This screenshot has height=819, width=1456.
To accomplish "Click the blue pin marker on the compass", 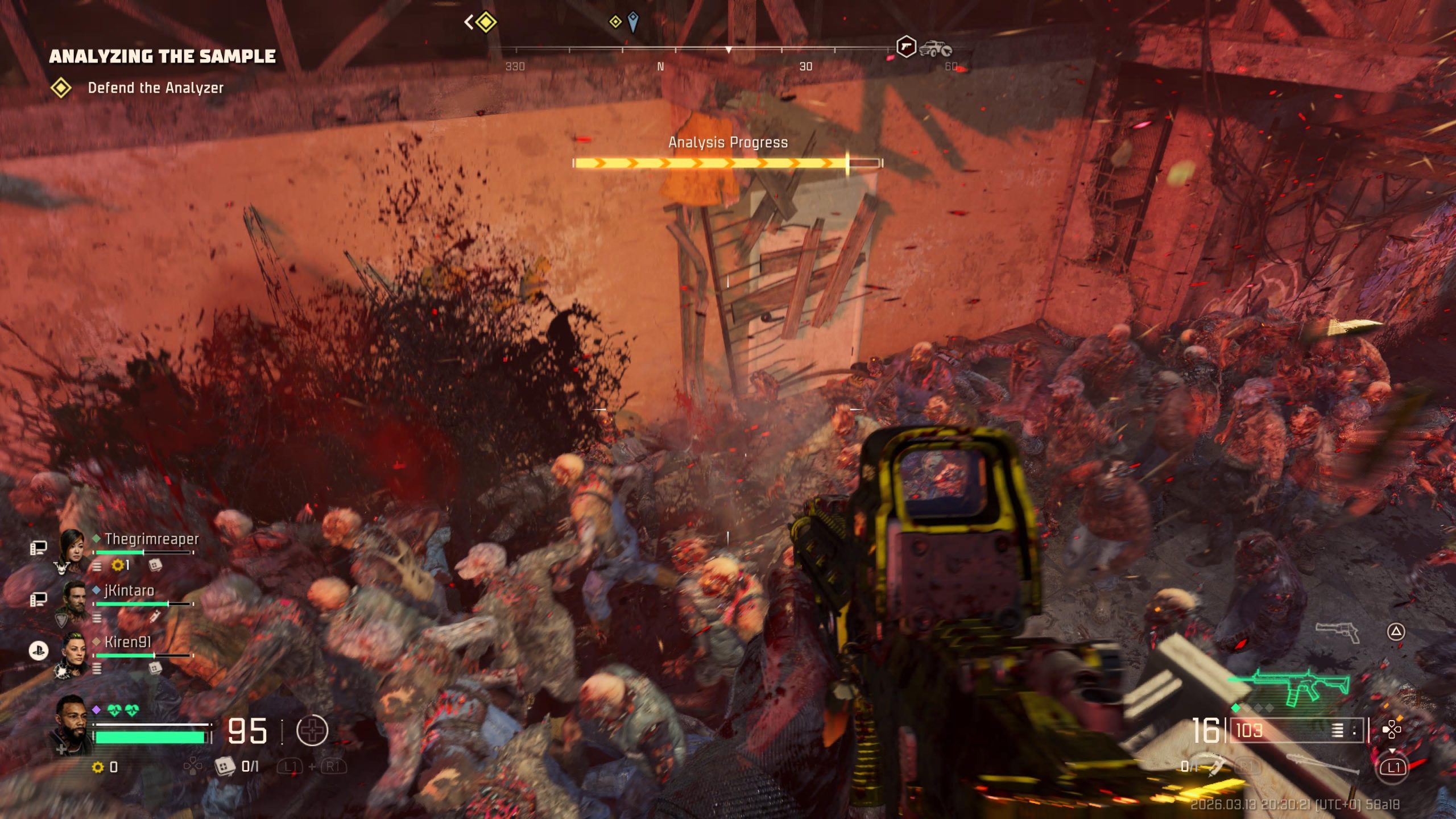I will click(x=633, y=22).
